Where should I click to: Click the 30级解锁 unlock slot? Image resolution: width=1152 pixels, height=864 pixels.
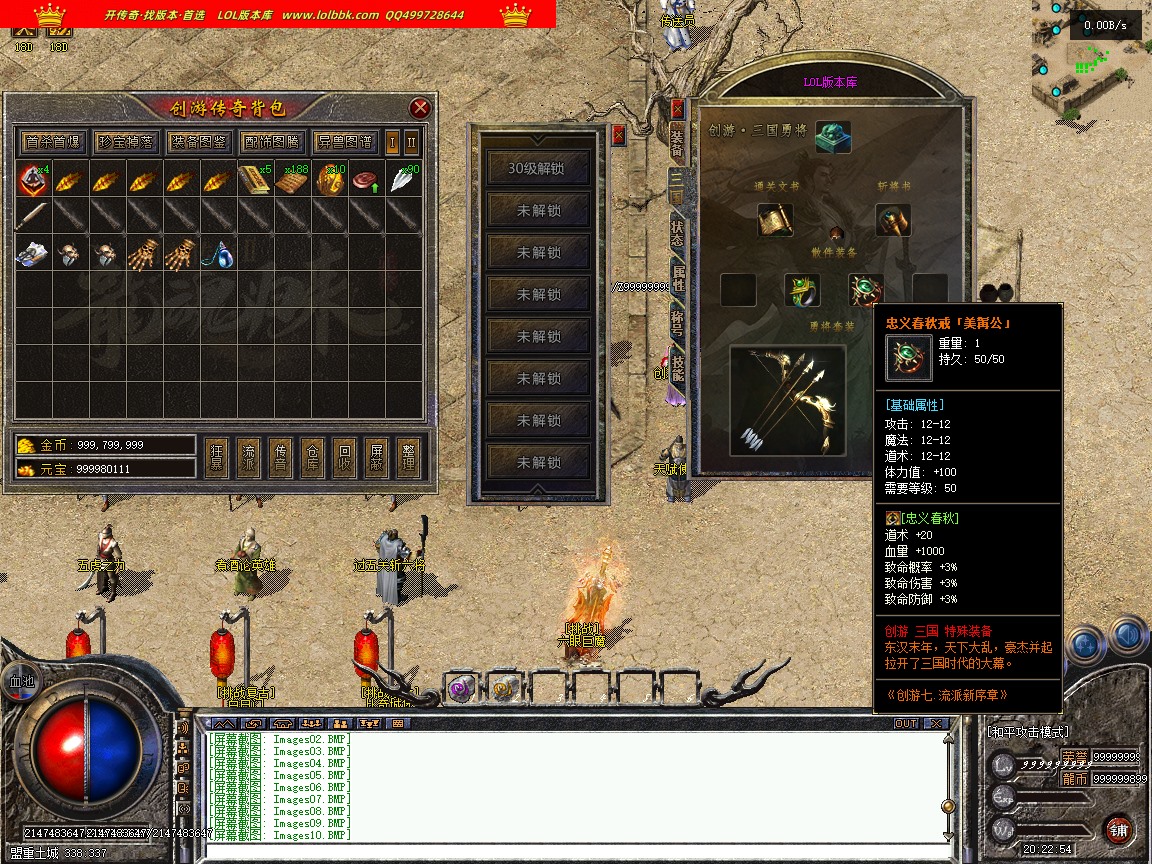click(x=536, y=168)
